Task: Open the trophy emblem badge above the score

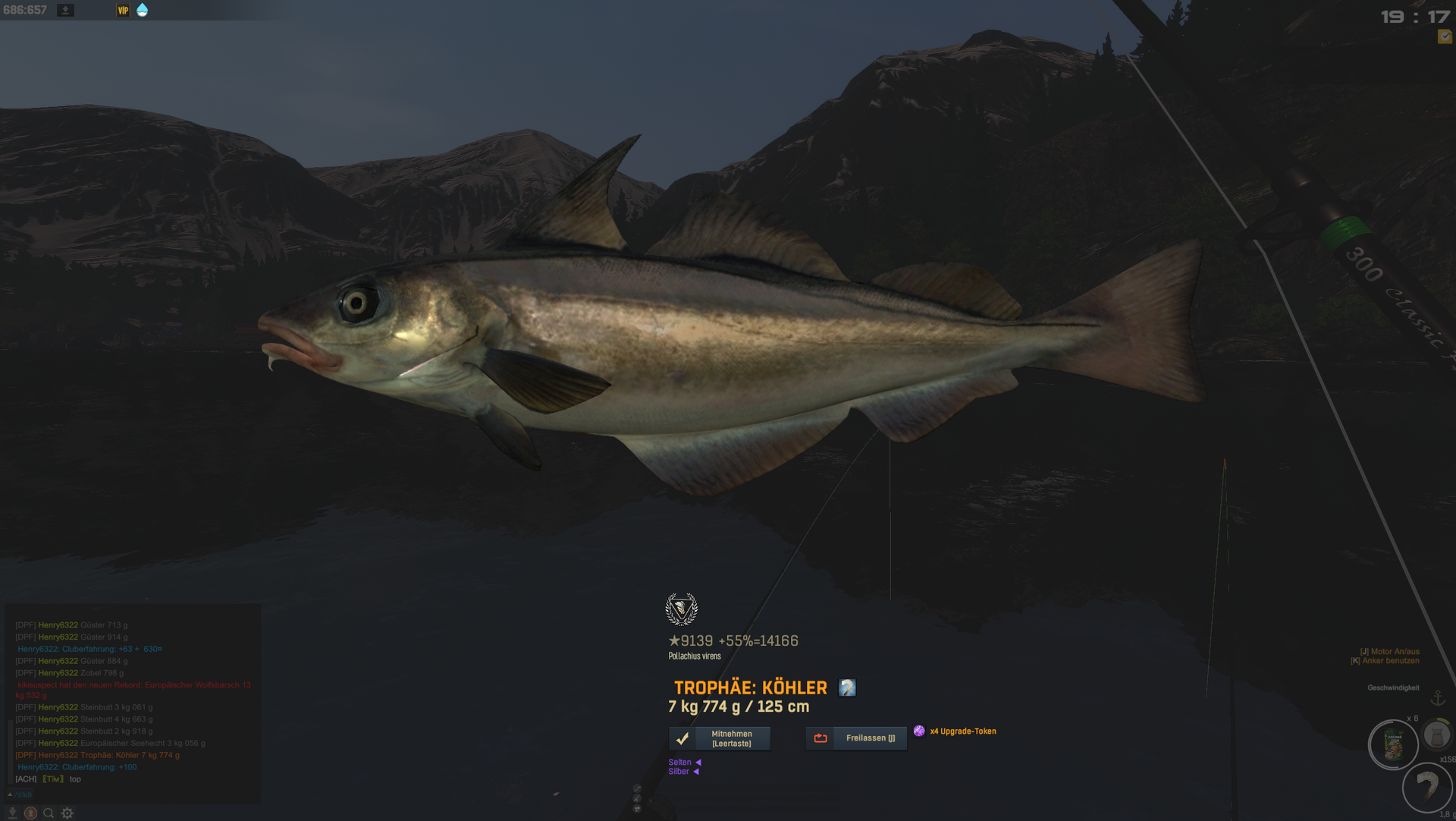Action: coord(681,609)
